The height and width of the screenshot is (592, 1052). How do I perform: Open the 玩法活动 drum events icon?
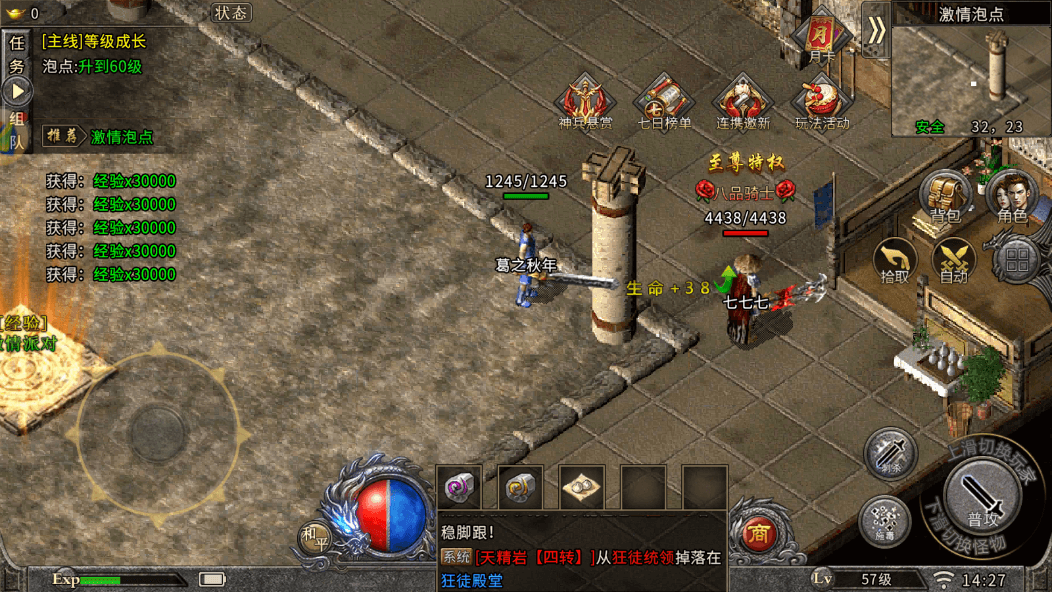coord(821,103)
